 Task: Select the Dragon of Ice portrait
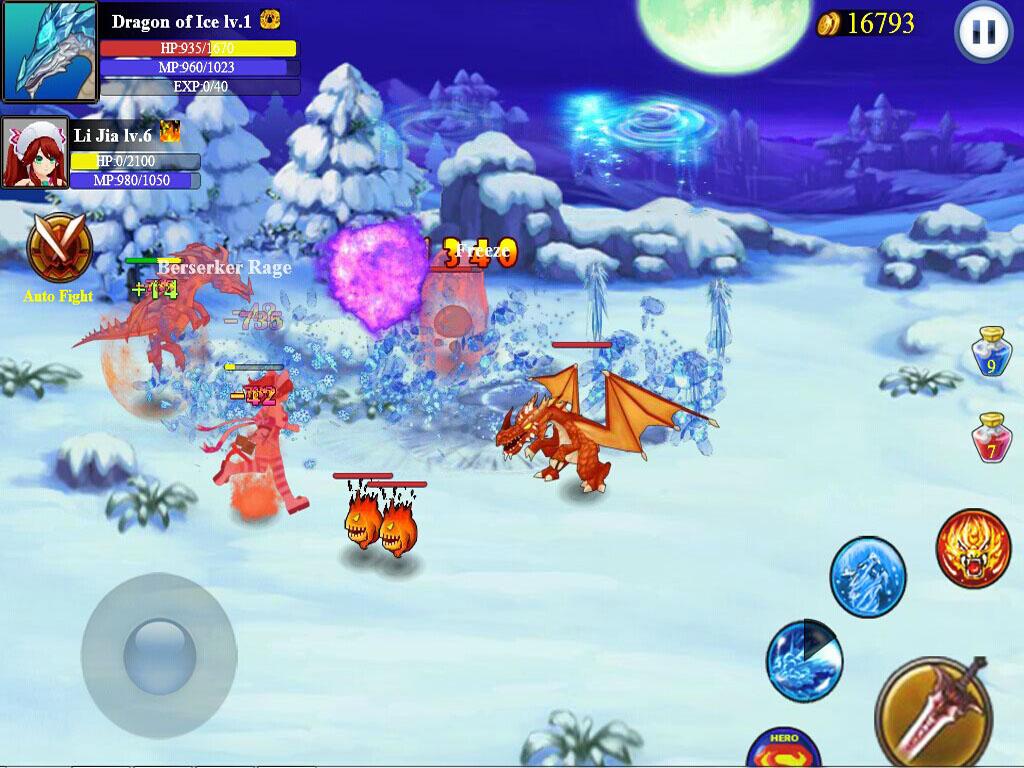[x=49, y=51]
